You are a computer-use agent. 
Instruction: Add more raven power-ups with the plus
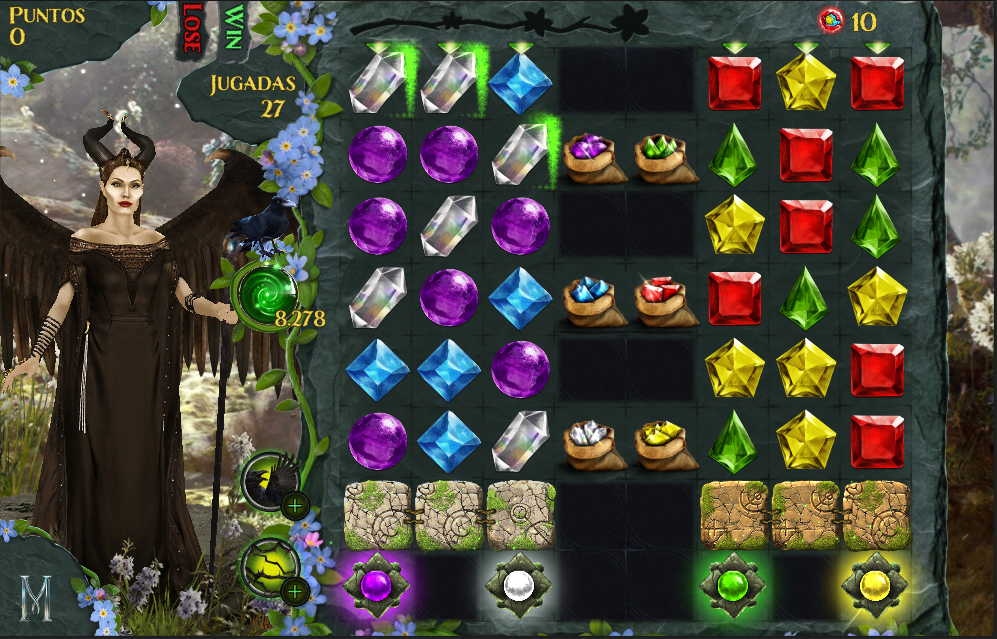[x=294, y=505]
